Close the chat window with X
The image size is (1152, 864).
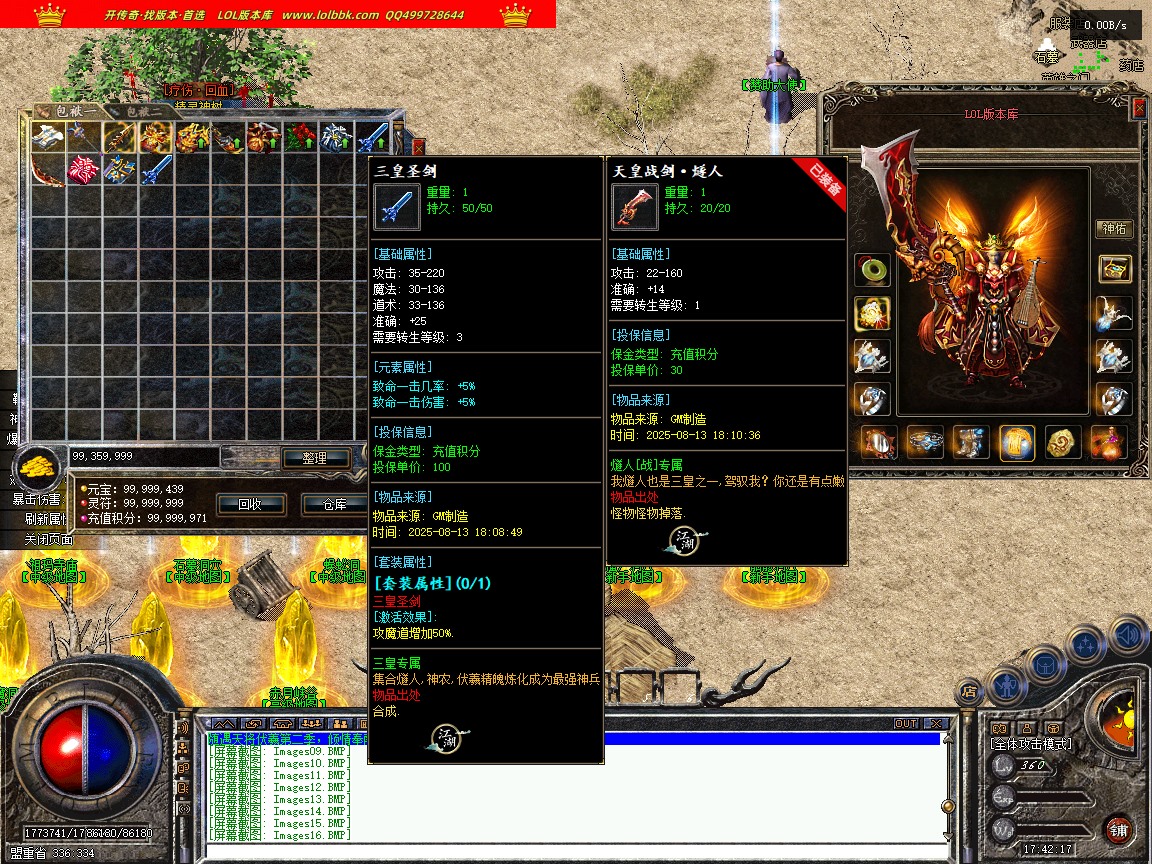935,724
